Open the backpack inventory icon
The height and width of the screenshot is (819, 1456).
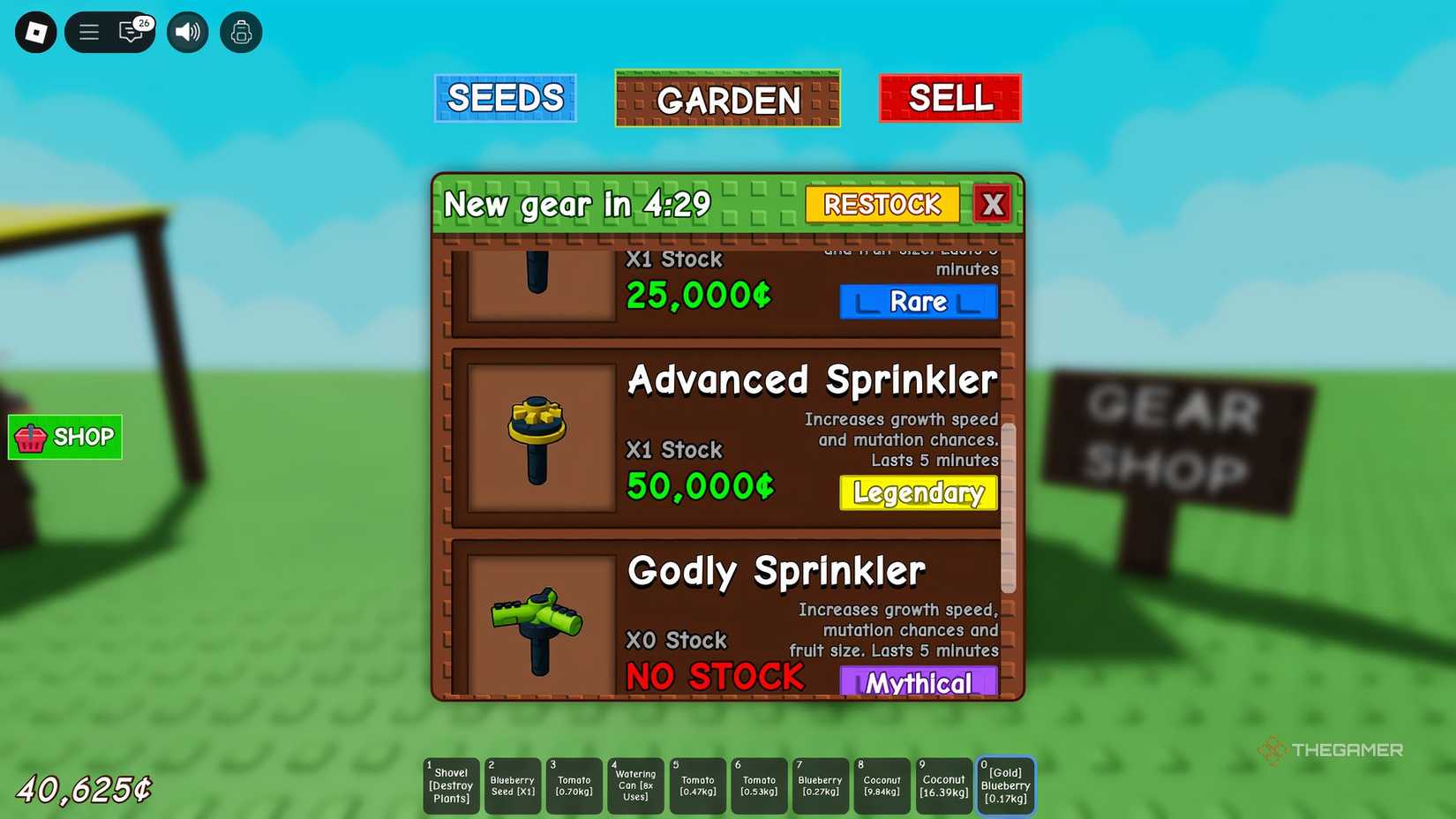click(x=241, y=32)
